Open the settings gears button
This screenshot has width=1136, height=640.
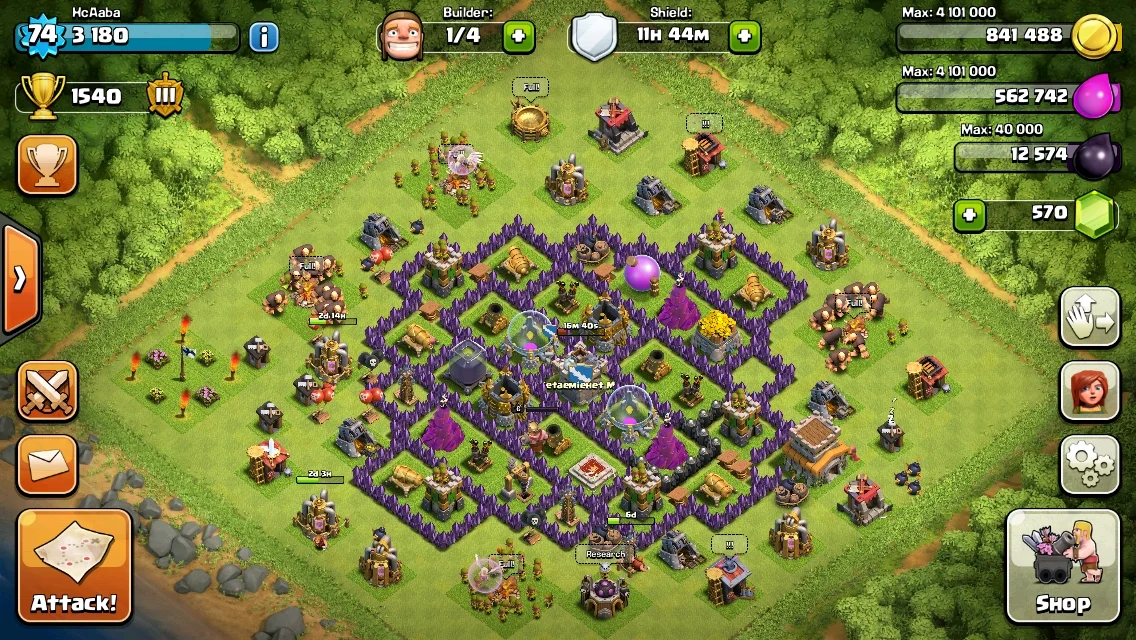[x=1089, y=464]
